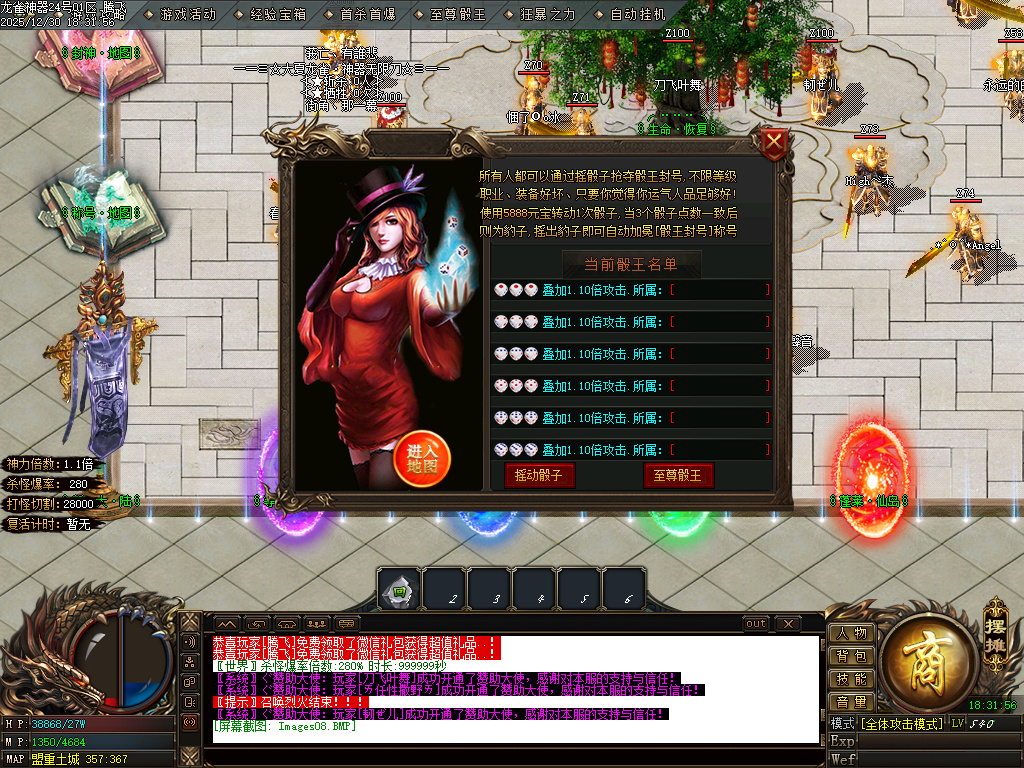Select the first hotbar slot item

(399, 589)
